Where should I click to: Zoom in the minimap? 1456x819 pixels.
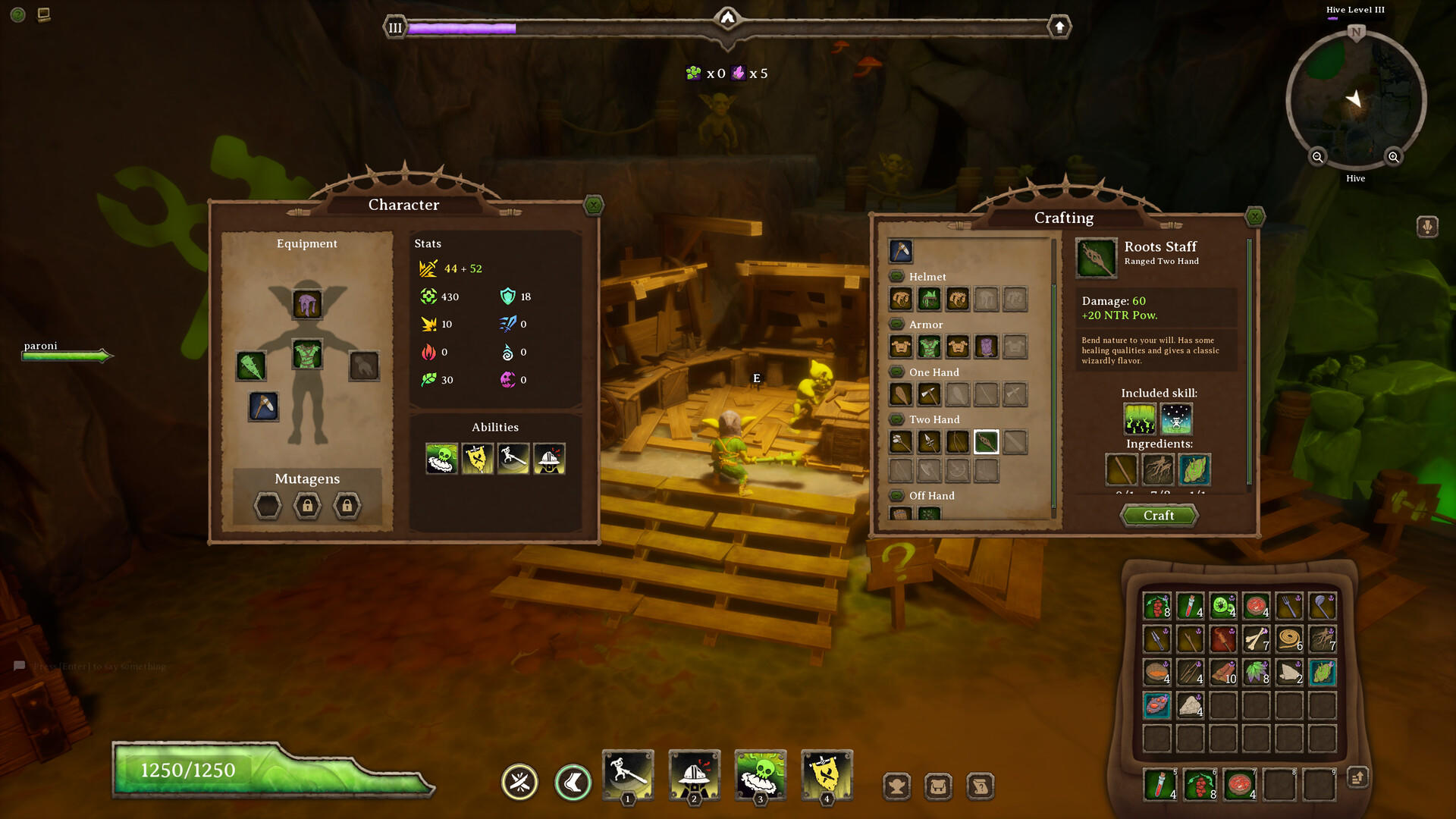coord(1393,157)
